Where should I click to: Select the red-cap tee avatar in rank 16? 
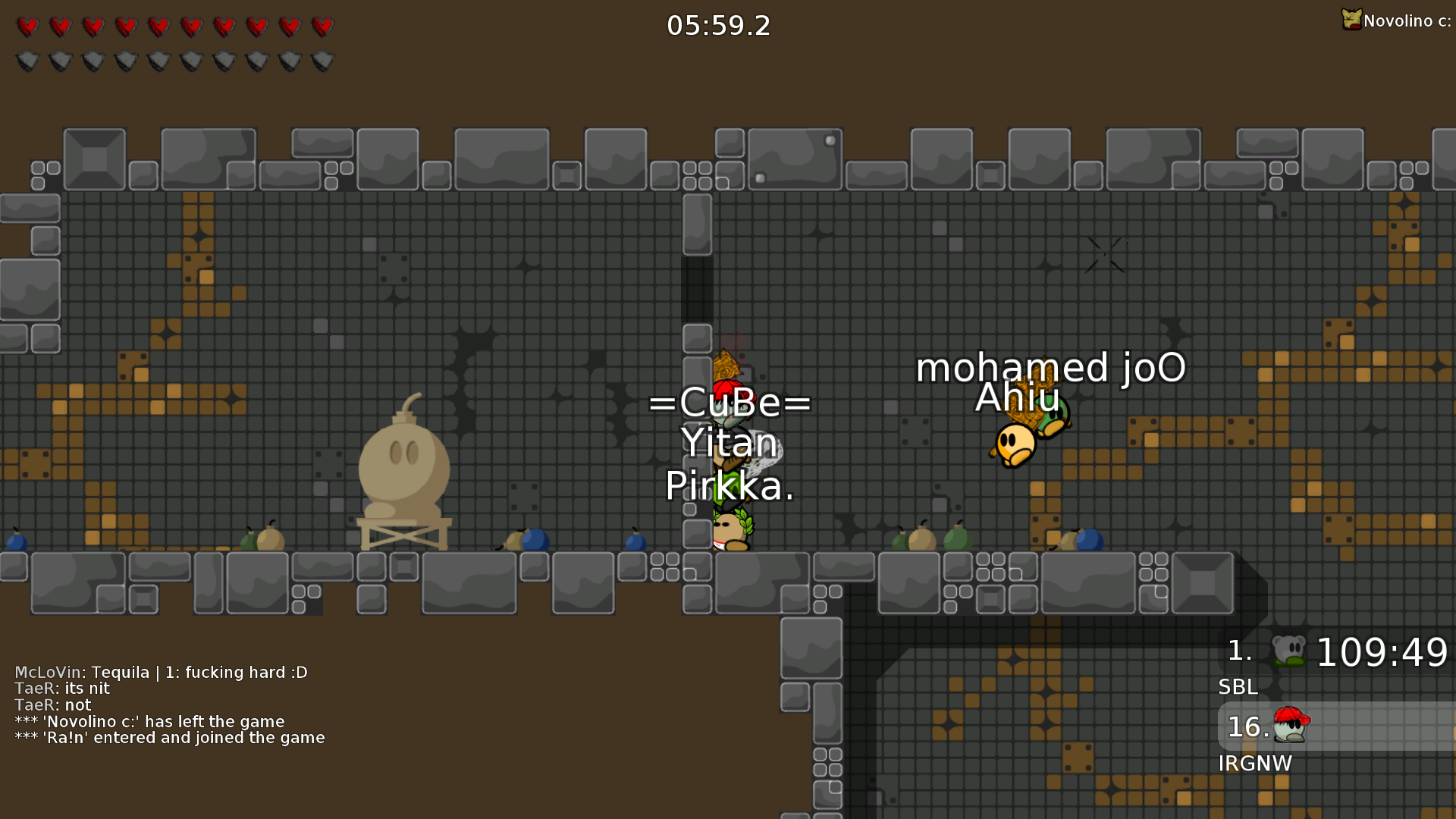[1291, 726]
